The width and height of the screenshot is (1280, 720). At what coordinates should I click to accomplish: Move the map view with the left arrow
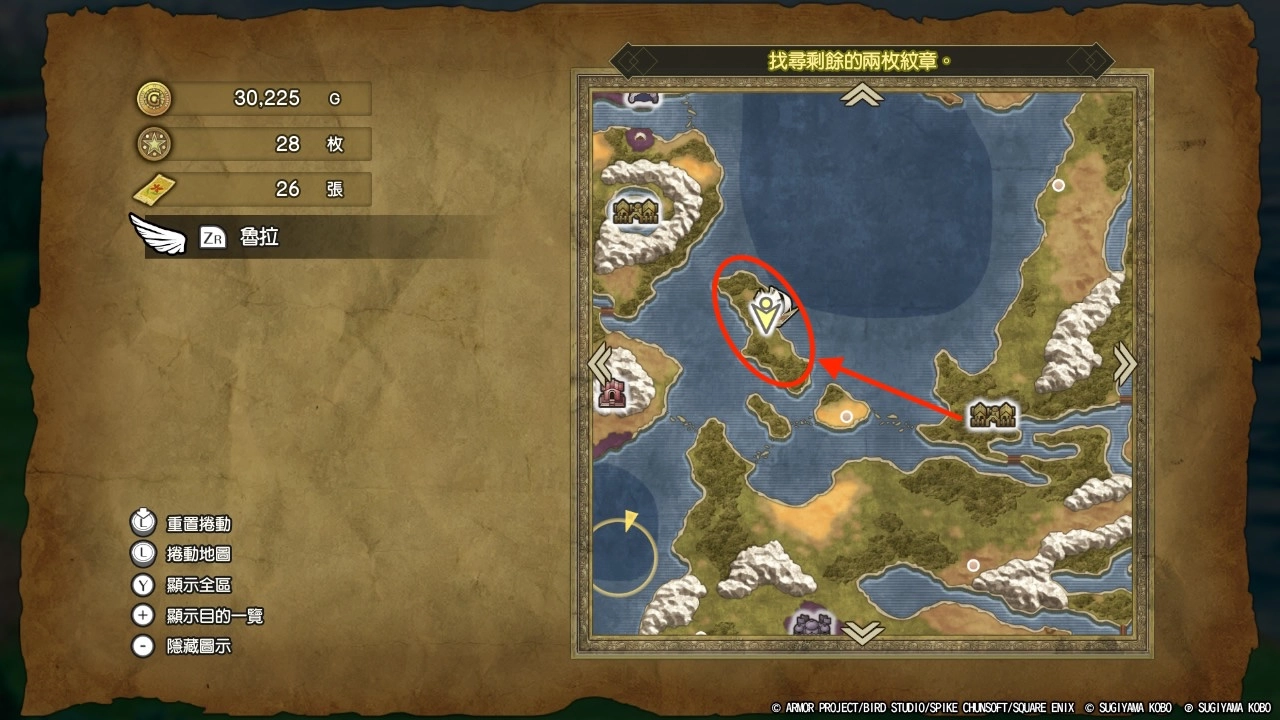600,364
